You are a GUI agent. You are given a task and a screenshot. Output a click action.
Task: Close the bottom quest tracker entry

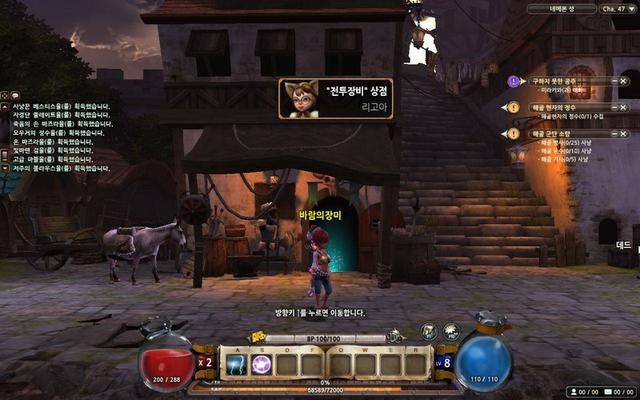(x=623, y=133)
